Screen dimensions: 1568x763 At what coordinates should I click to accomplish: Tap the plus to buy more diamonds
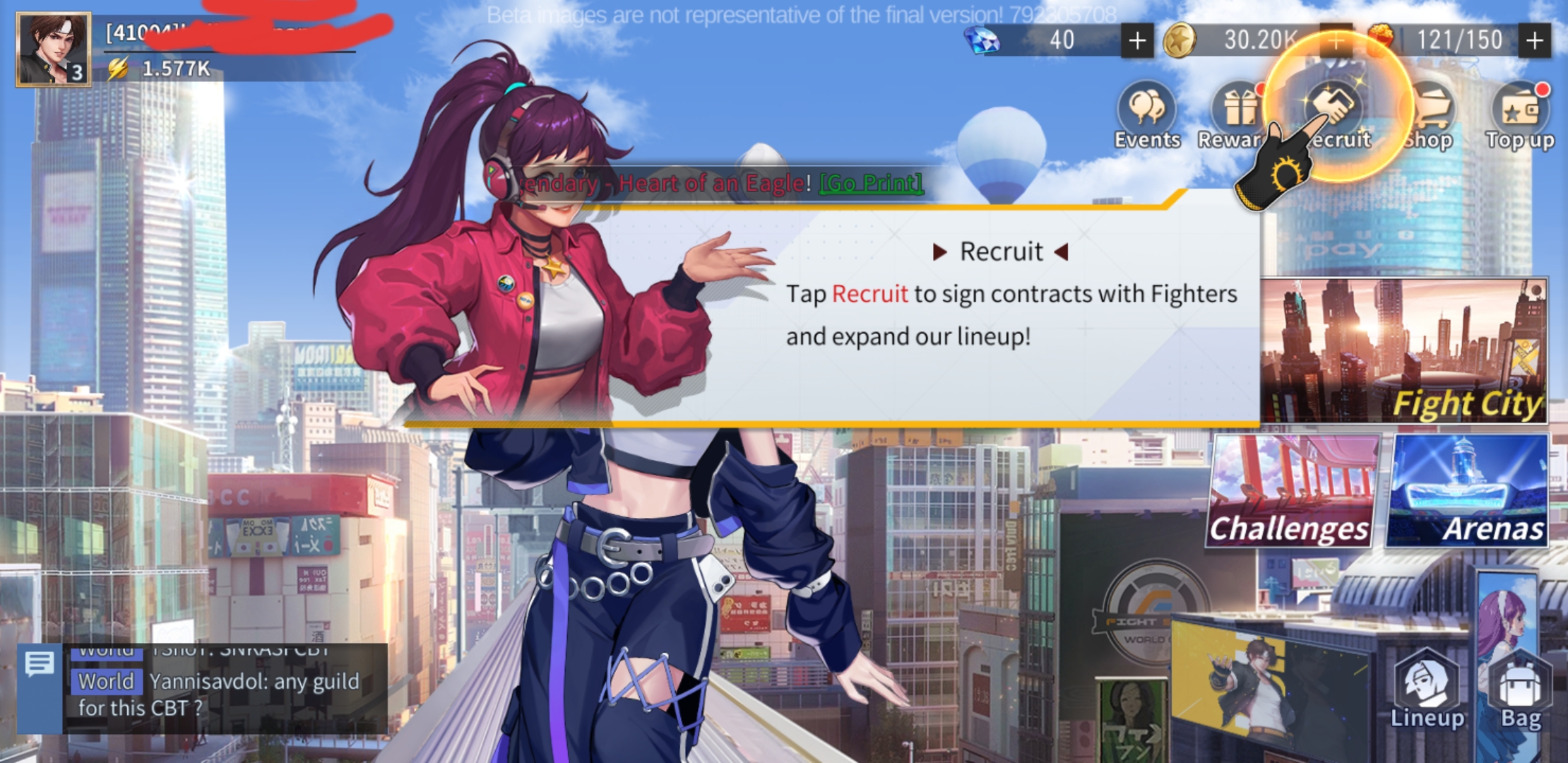pos(1137,42)
